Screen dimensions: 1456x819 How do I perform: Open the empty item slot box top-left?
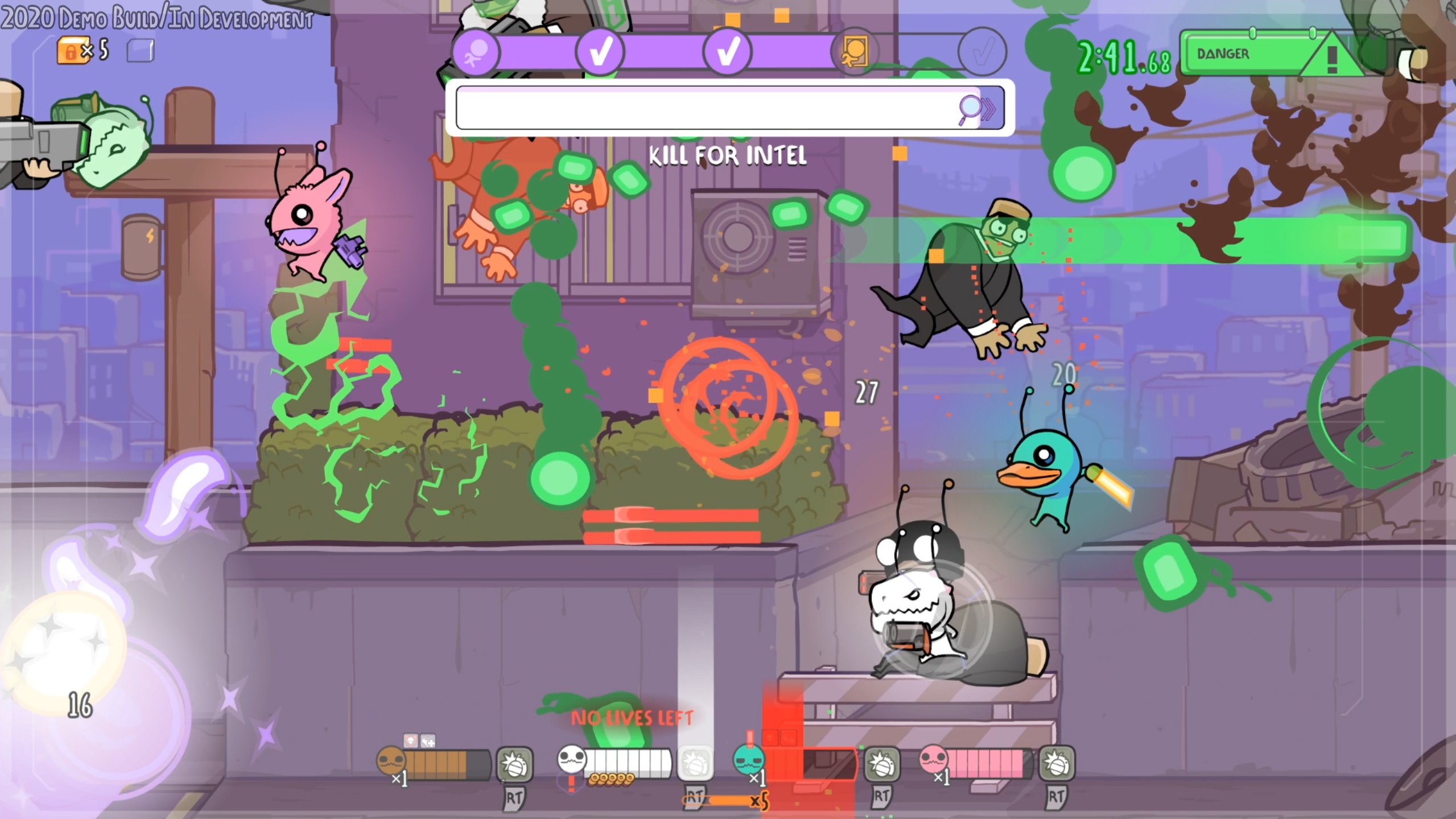141,50
